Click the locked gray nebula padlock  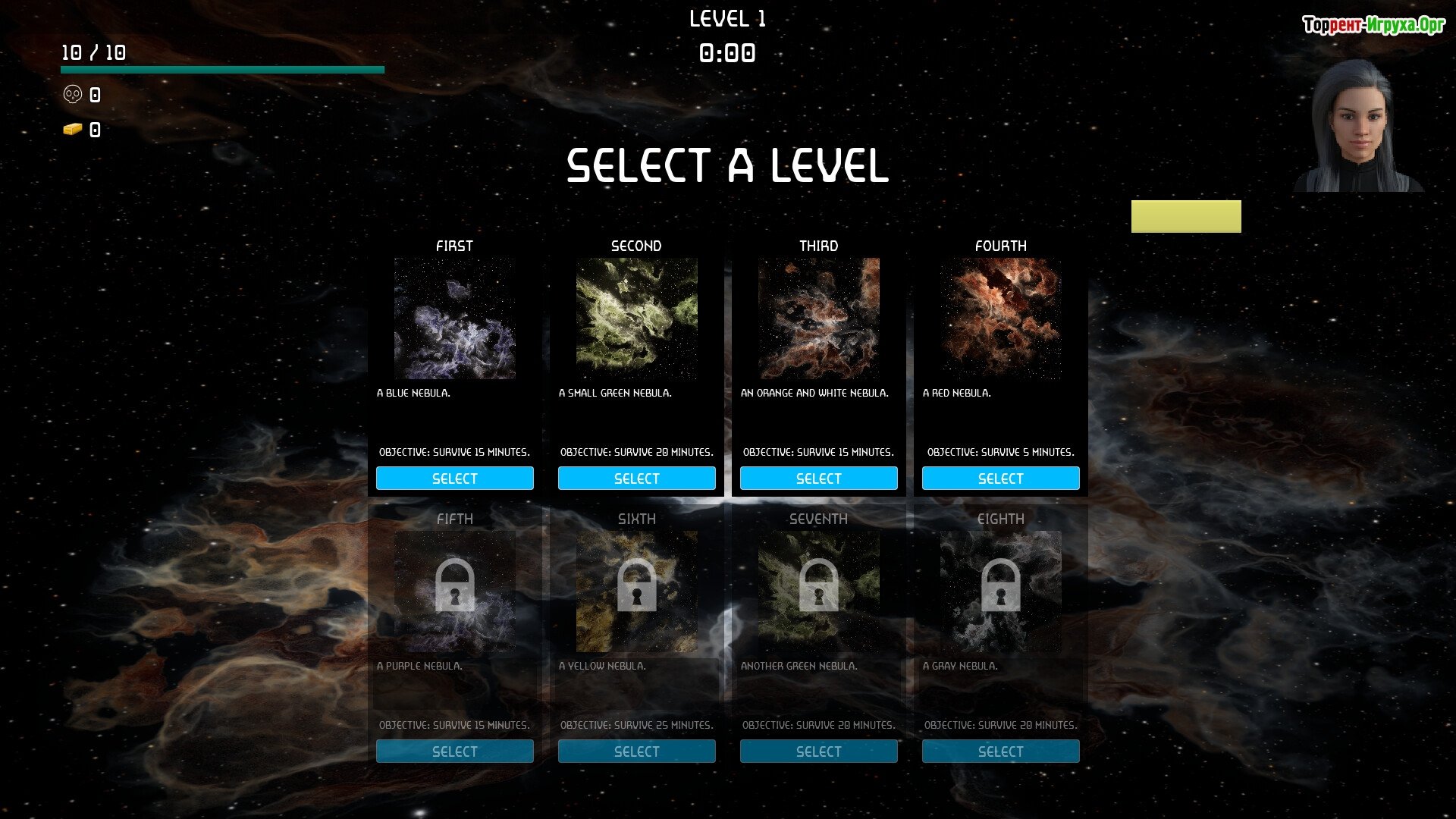(x=1000, y=585)
